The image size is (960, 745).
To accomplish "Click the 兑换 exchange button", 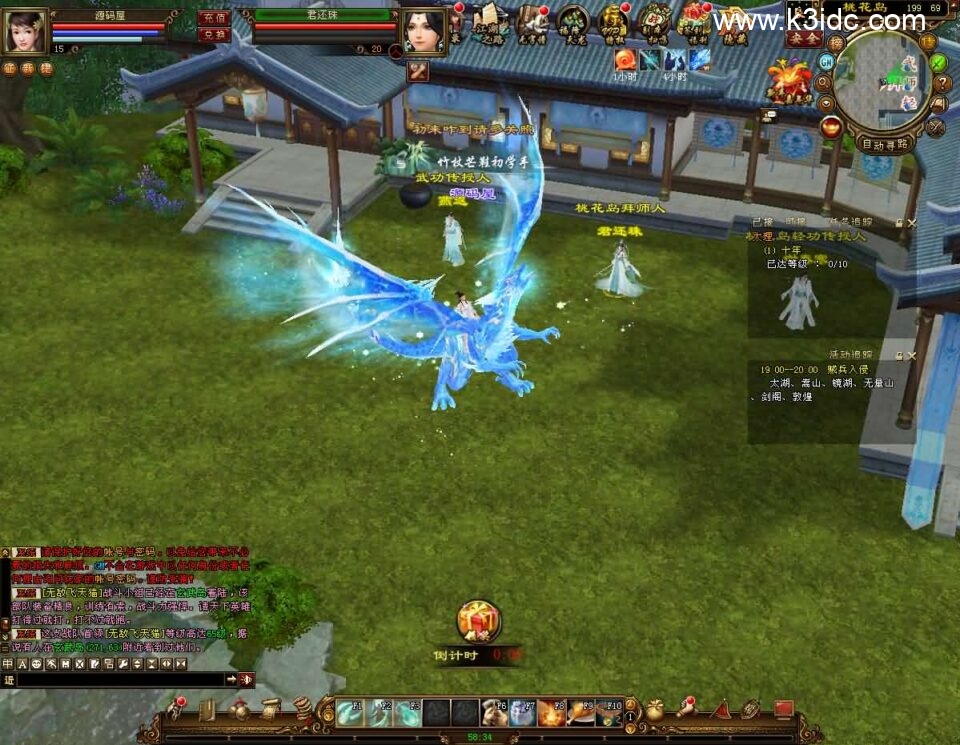I will [214, 34].
